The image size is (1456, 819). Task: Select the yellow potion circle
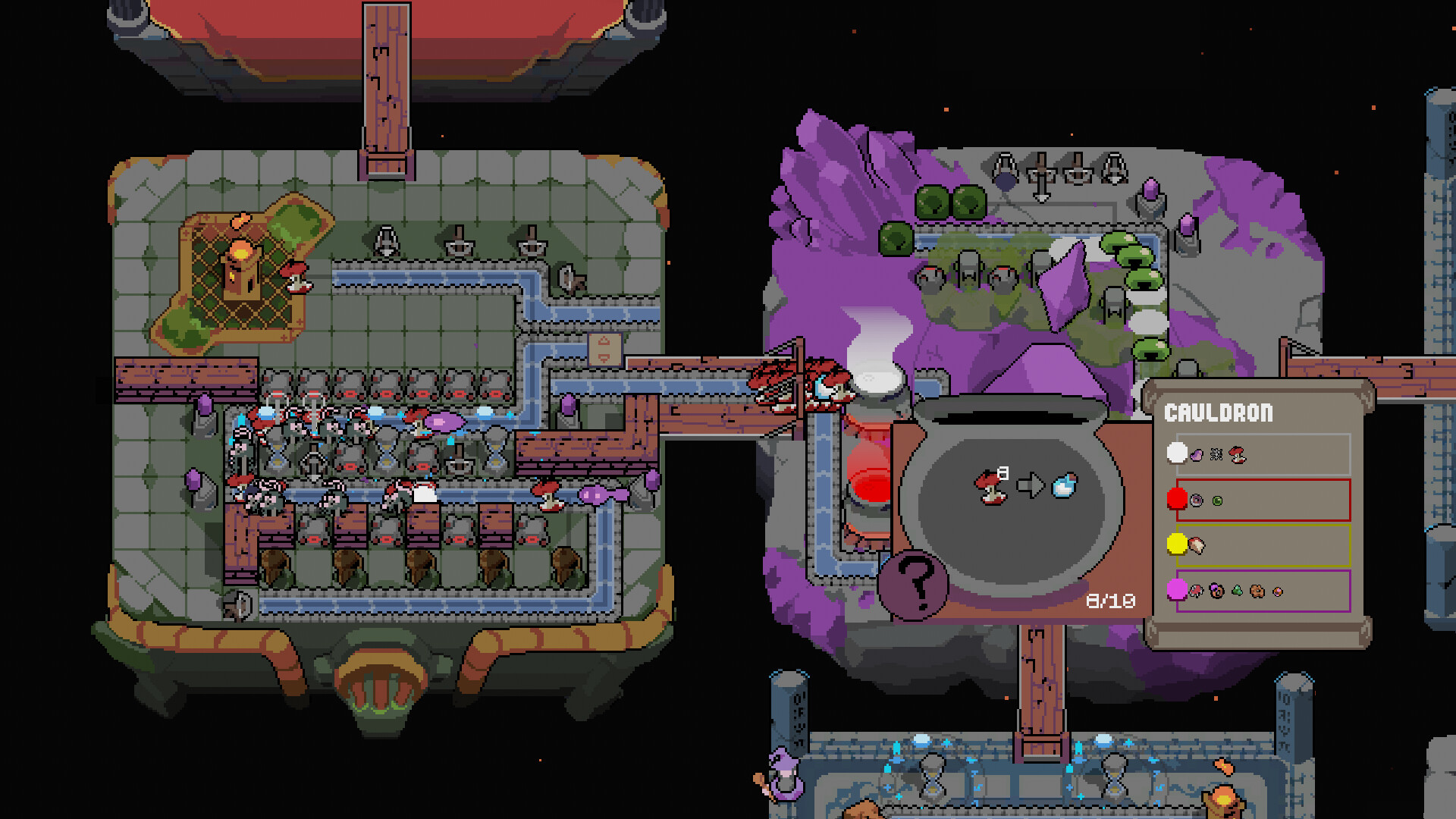[1176, 543]
